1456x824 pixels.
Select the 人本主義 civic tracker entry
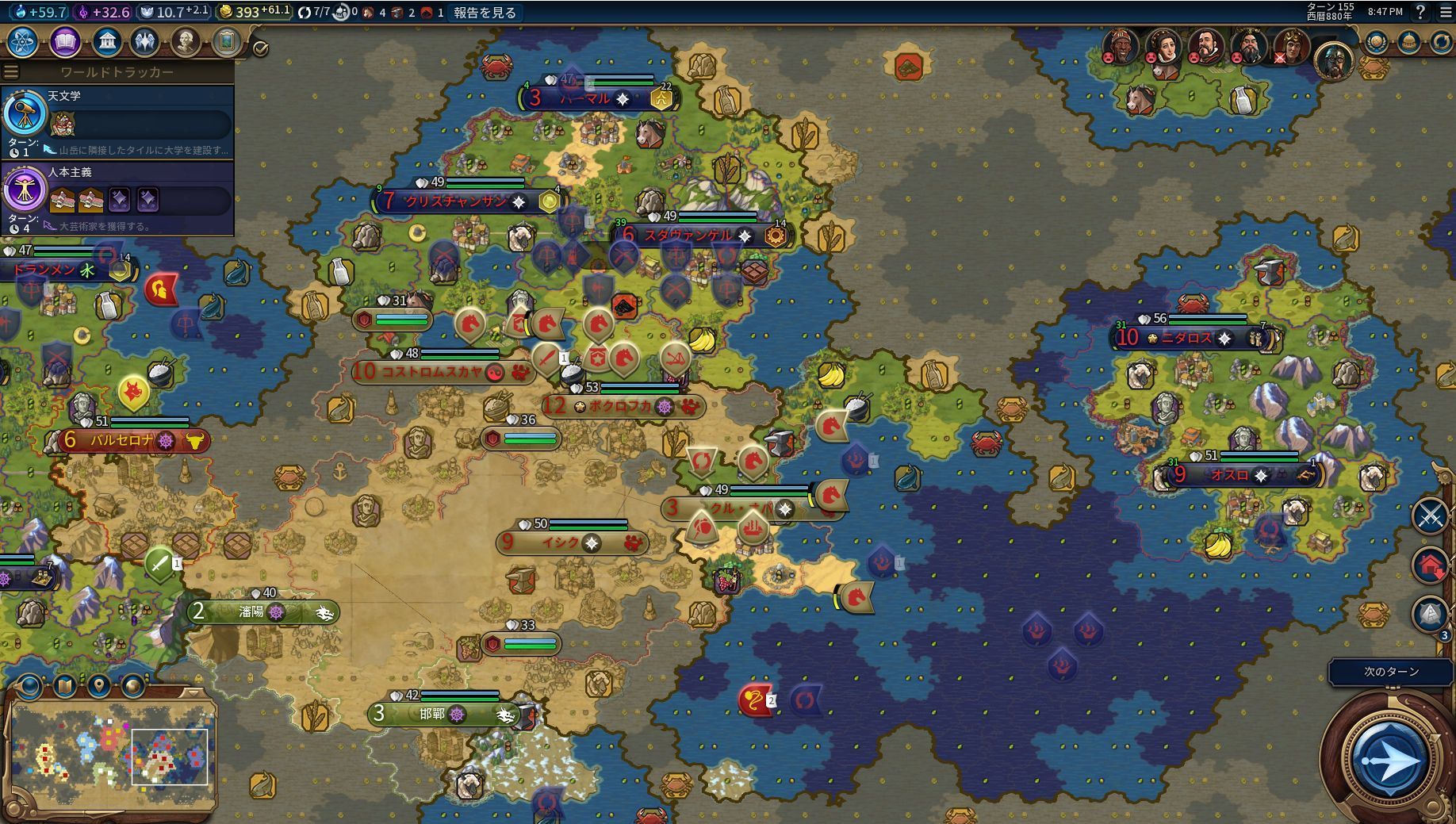tap(117, 197)
